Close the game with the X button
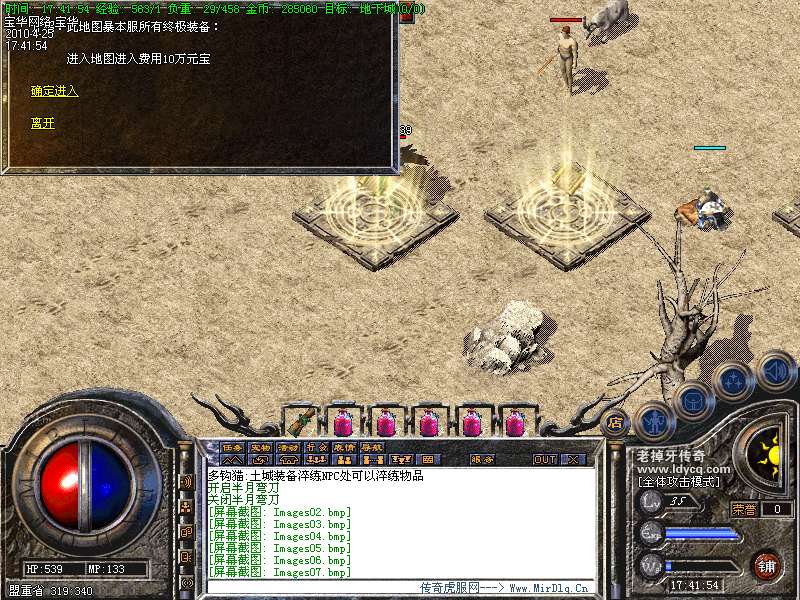Viewport: 800px width, 600px height. click(573, 460)
